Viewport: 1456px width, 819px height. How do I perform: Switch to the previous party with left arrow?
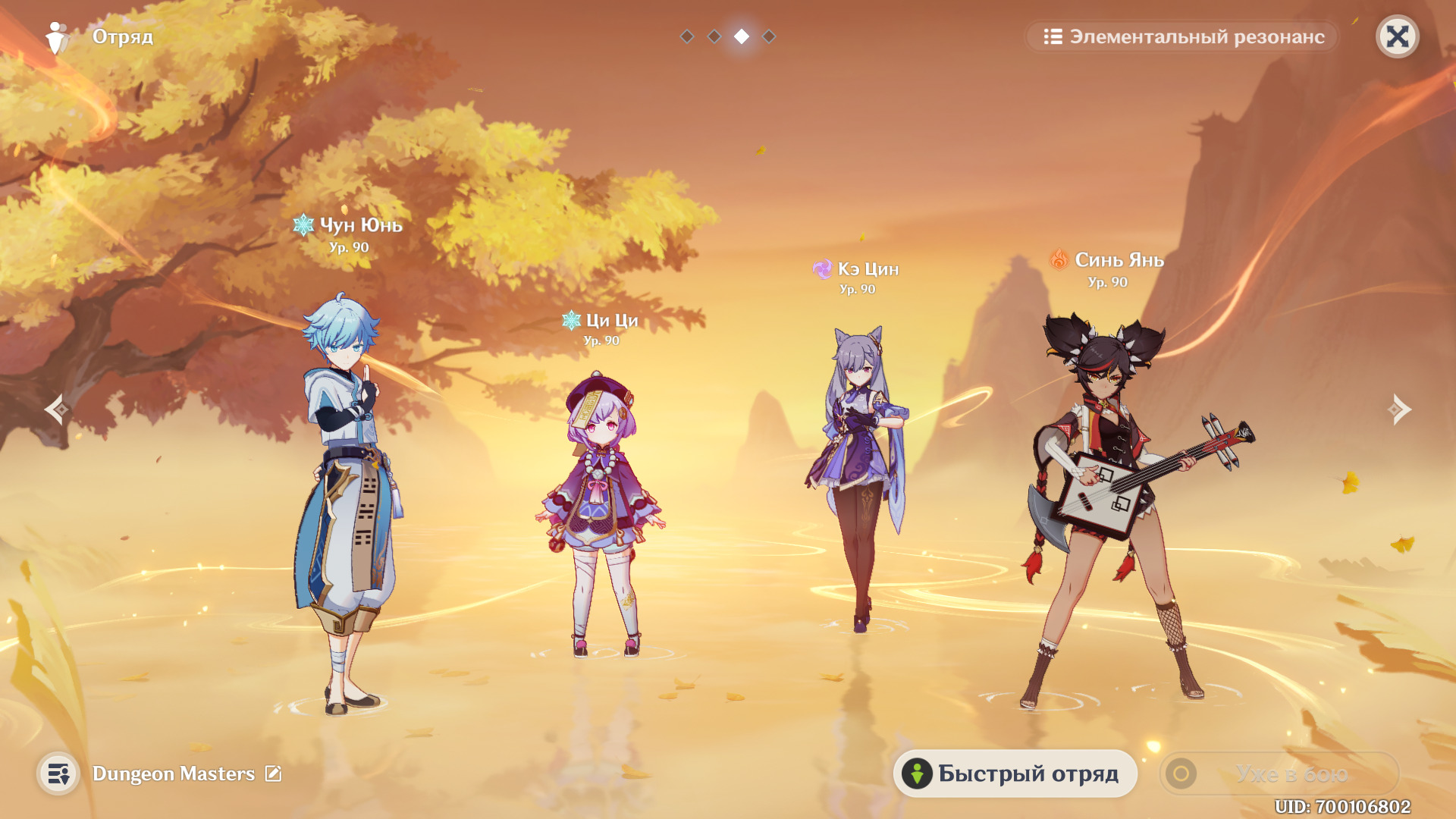pos(57,409)
